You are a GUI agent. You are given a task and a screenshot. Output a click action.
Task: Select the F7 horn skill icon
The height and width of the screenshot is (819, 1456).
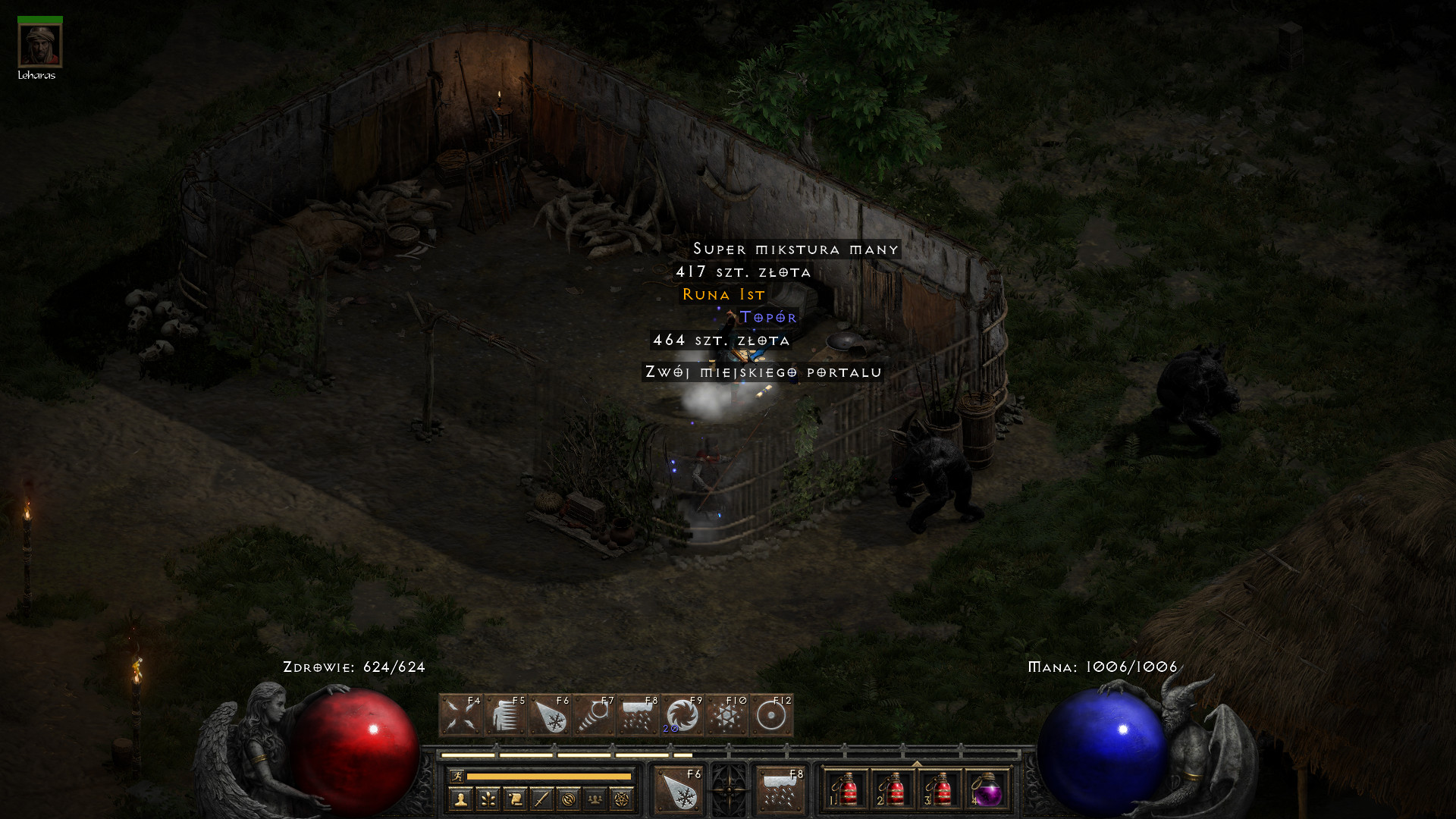pyautogui.click(x=594, y=715)
